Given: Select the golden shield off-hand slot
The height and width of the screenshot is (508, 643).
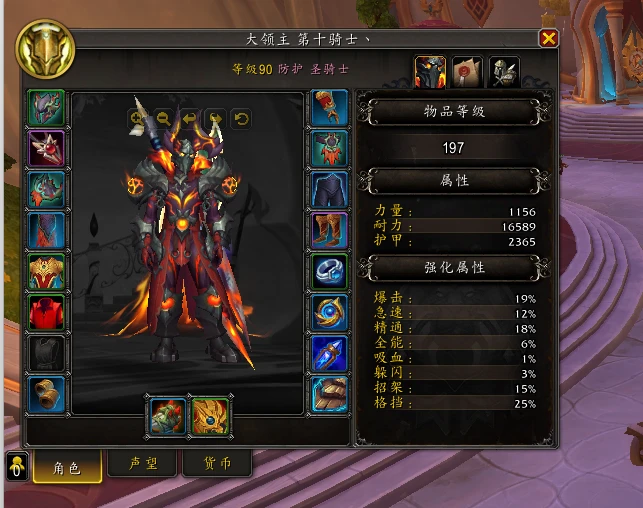Looking at the screenshot, I should (210, 416).
